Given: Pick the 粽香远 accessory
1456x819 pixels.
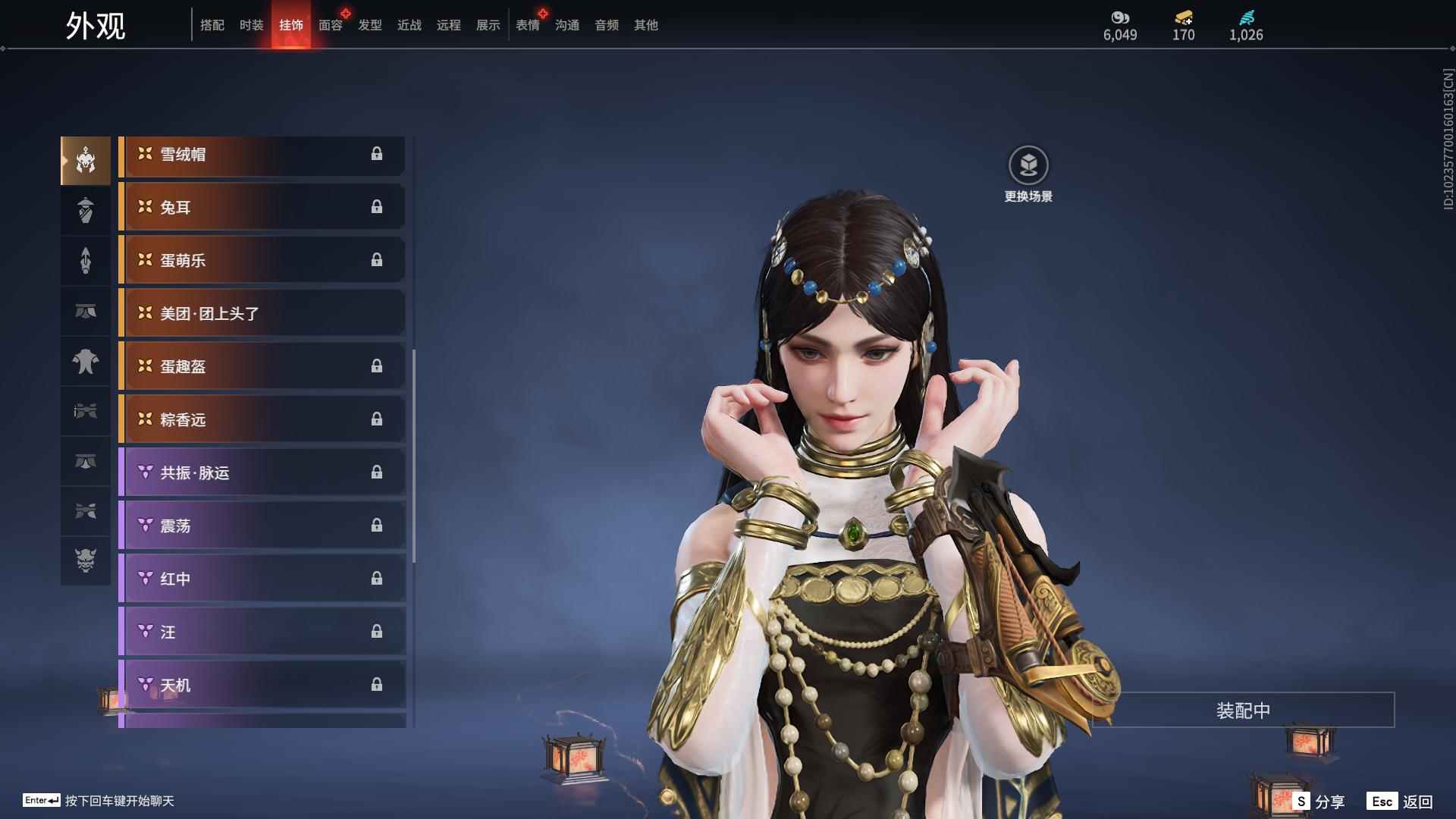Looking at the screenshot, I should click(262, 420).
